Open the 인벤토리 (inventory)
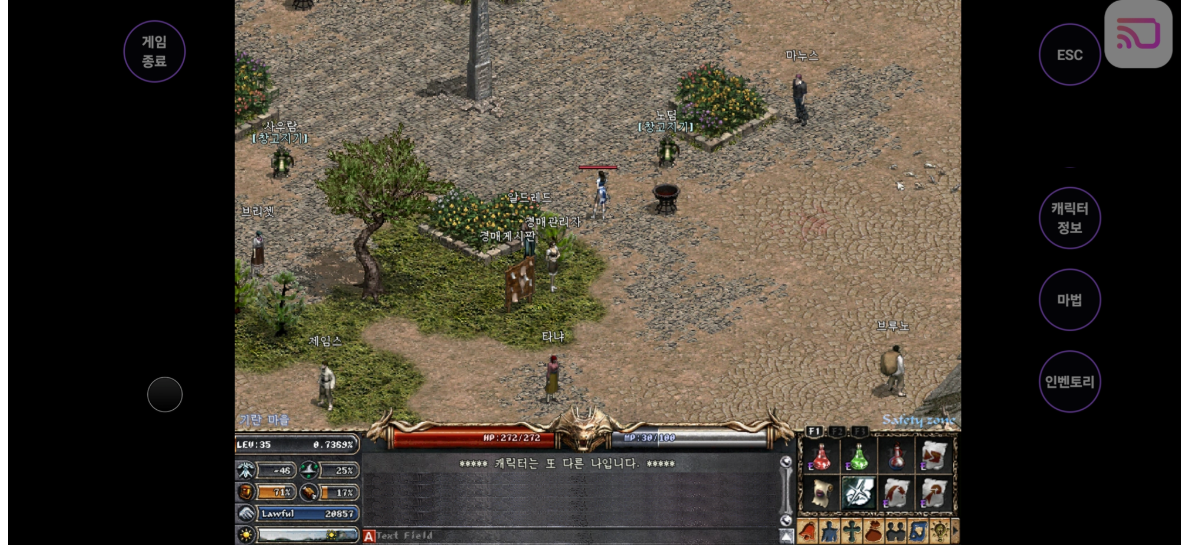 (x=1069, y=381)
